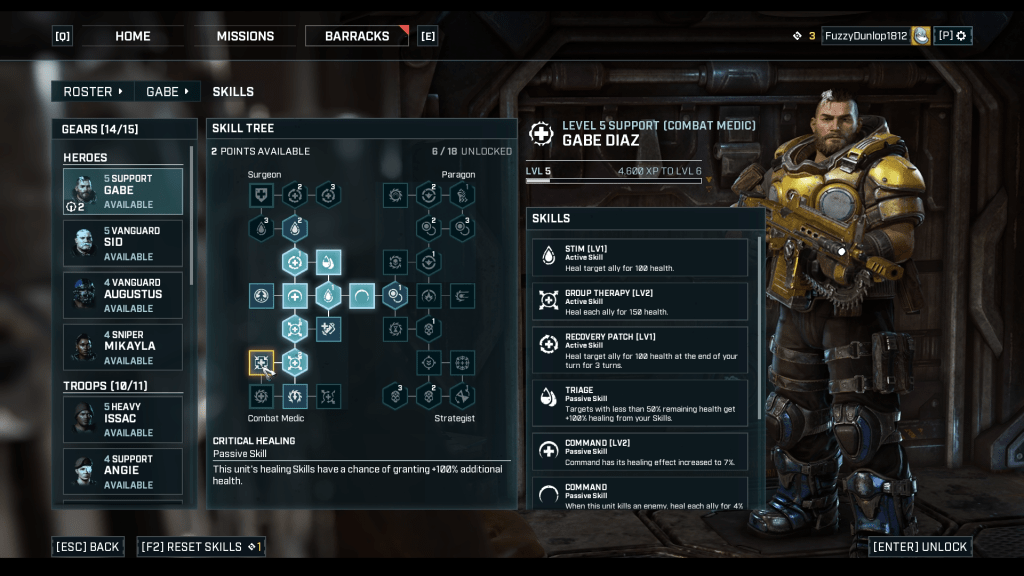Image resolution: width=1024 pixels, height=576 pixels.
Task: Open the Group Therapy skill entry
Action: coord(641,301)
